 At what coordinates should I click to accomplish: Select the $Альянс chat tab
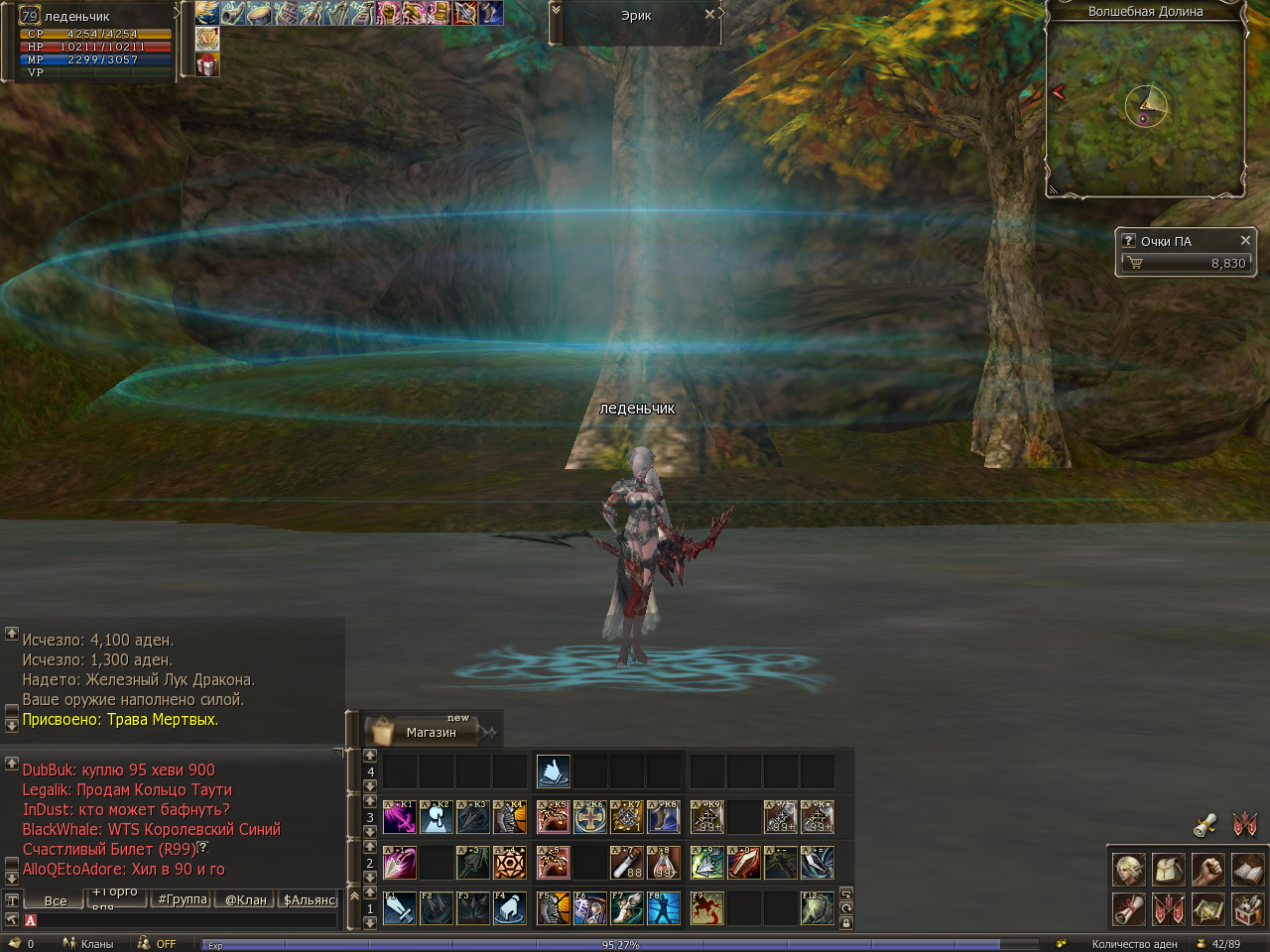point(310,899)
